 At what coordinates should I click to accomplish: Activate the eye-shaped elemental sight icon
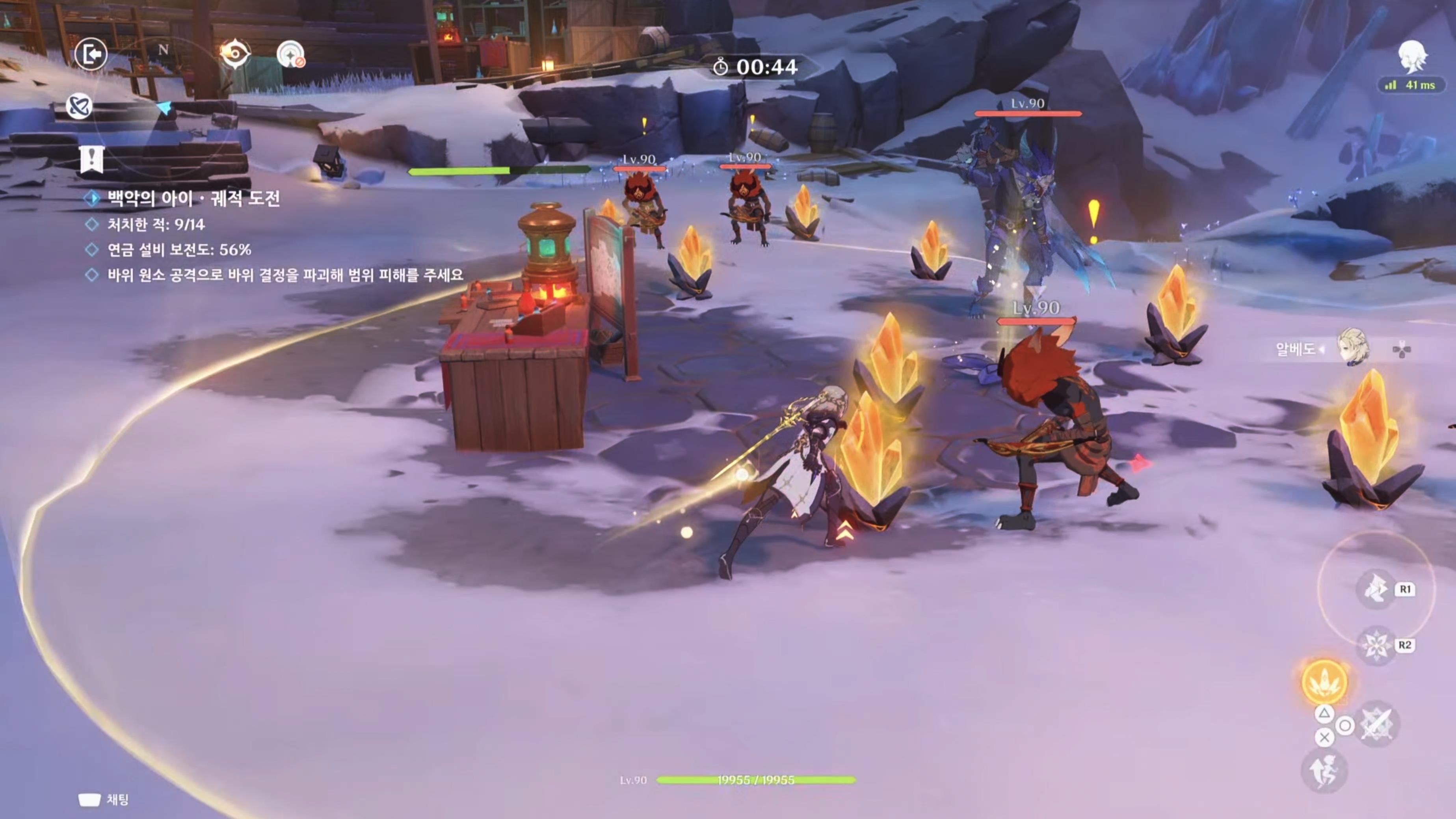pos(234,54)
